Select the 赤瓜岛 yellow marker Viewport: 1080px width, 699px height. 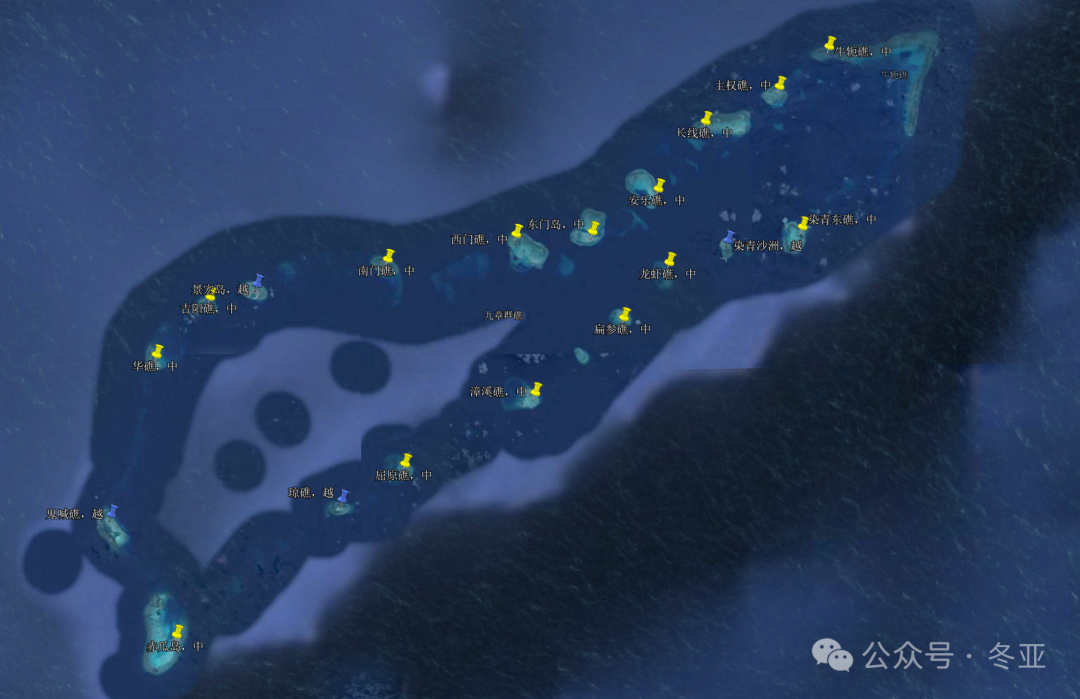pos(178,631)
